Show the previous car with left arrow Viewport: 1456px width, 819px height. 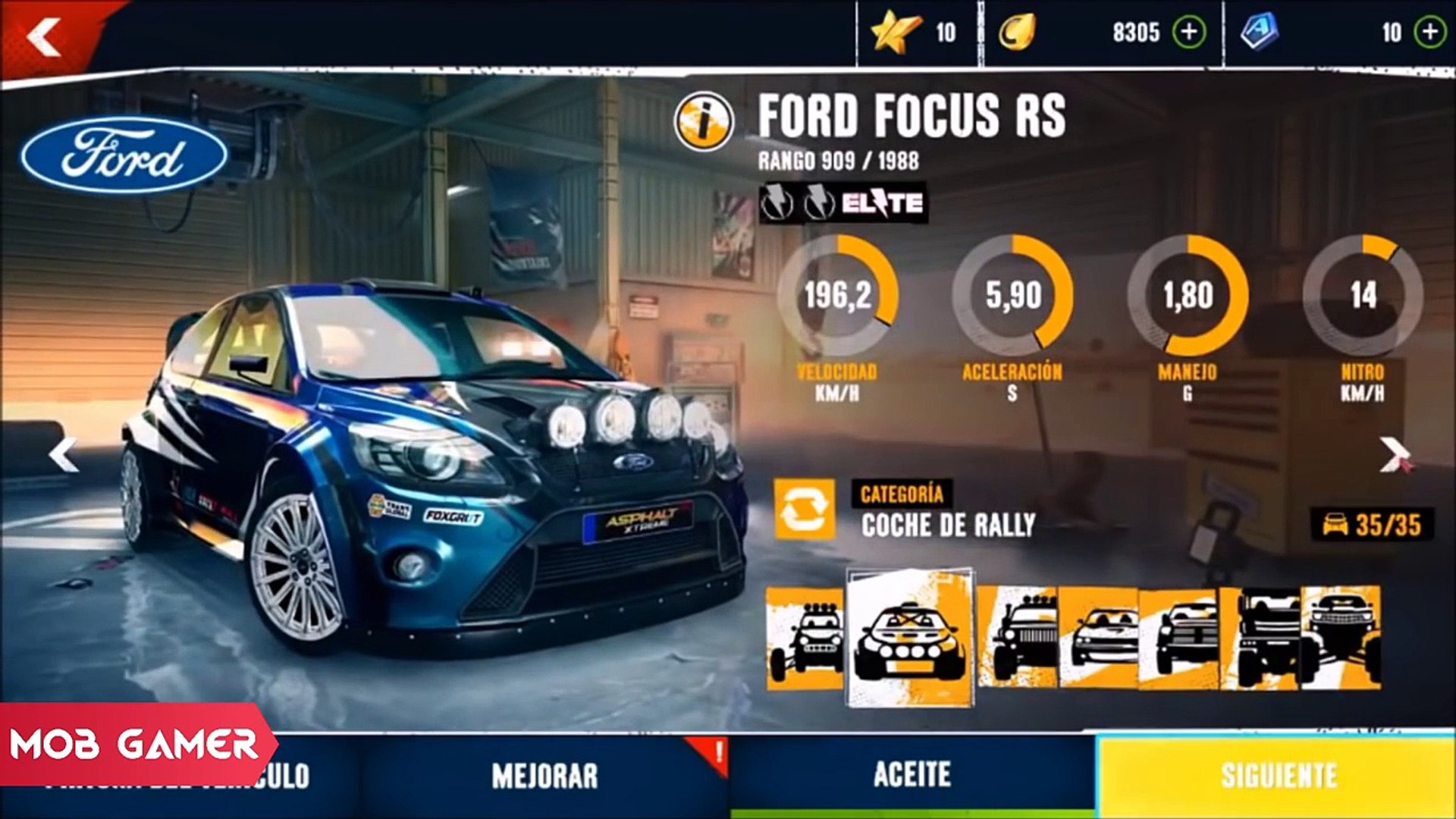[x=64, y=455]
